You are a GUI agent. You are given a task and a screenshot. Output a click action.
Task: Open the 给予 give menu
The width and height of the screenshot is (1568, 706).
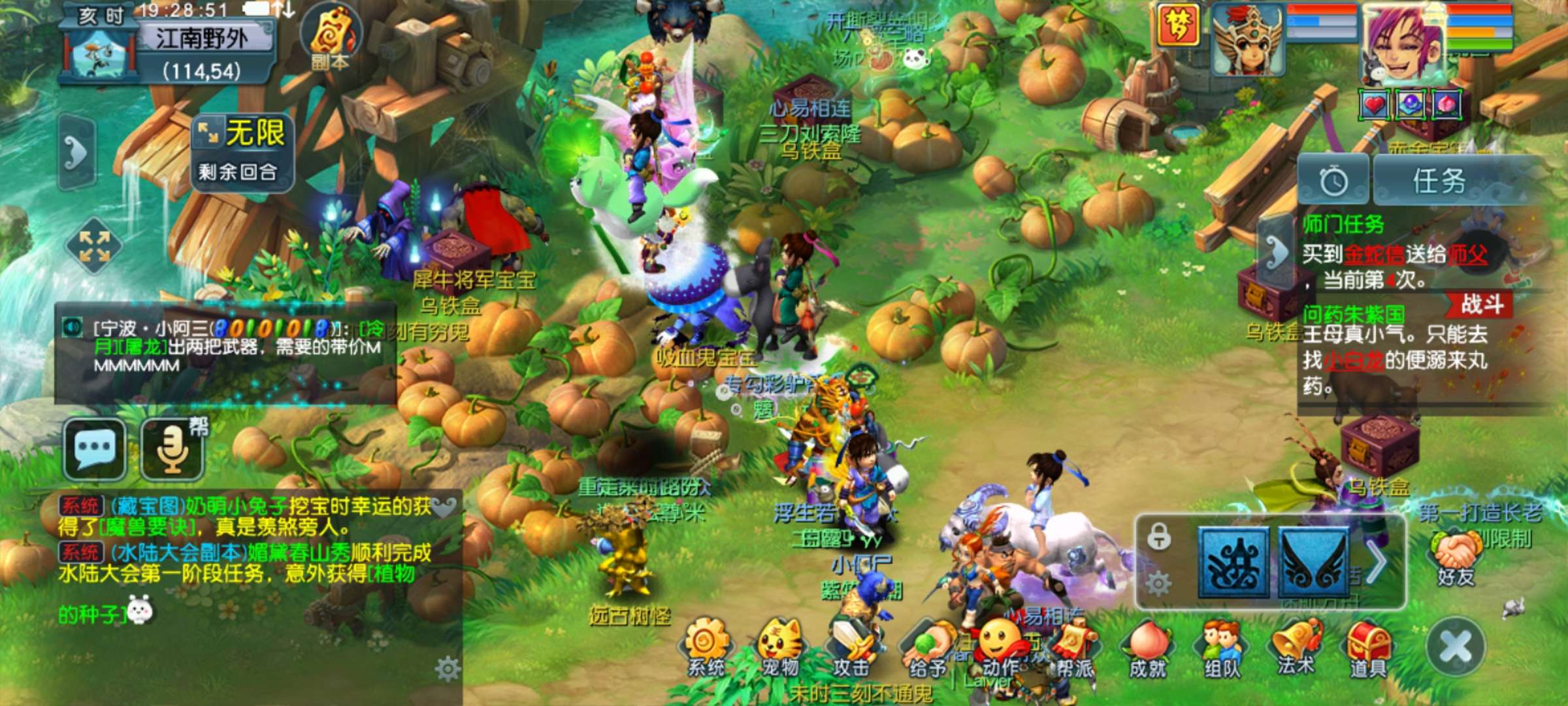928,647
